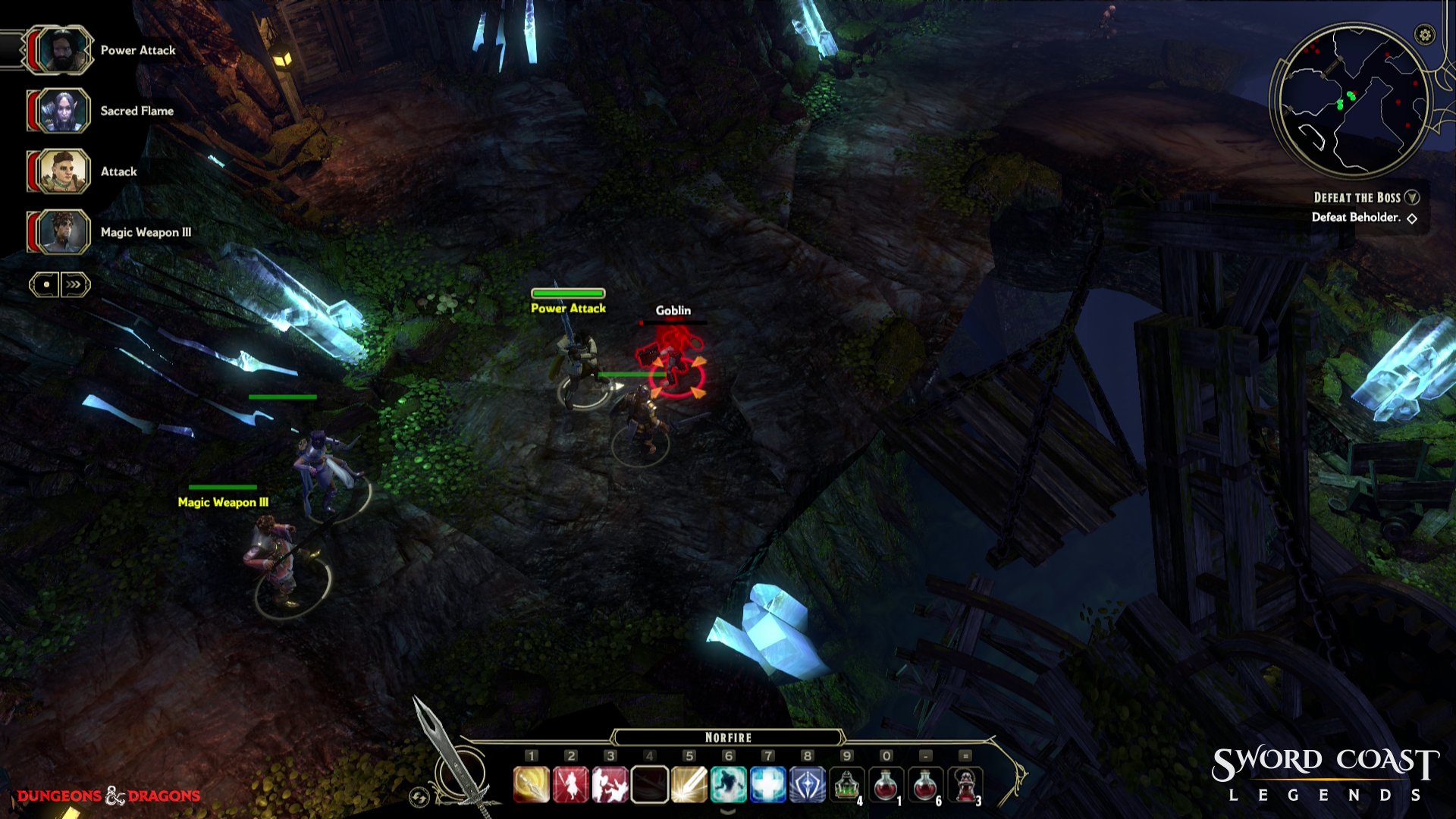Click the single-dot party control button

point(45,284)
